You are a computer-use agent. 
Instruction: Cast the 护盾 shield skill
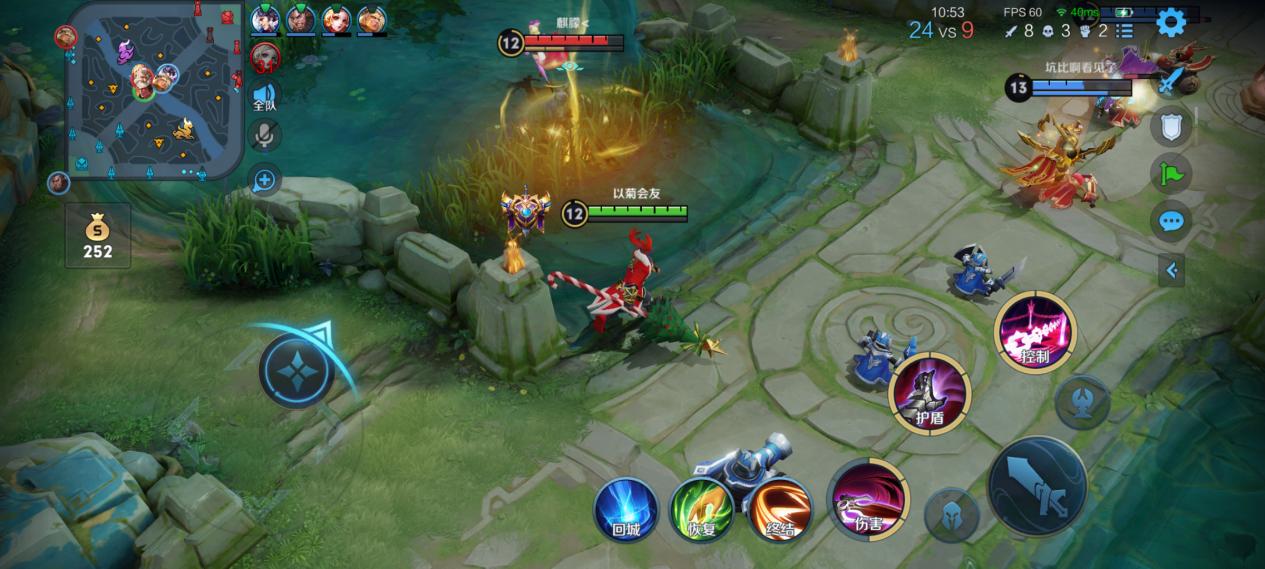(930, 393)
